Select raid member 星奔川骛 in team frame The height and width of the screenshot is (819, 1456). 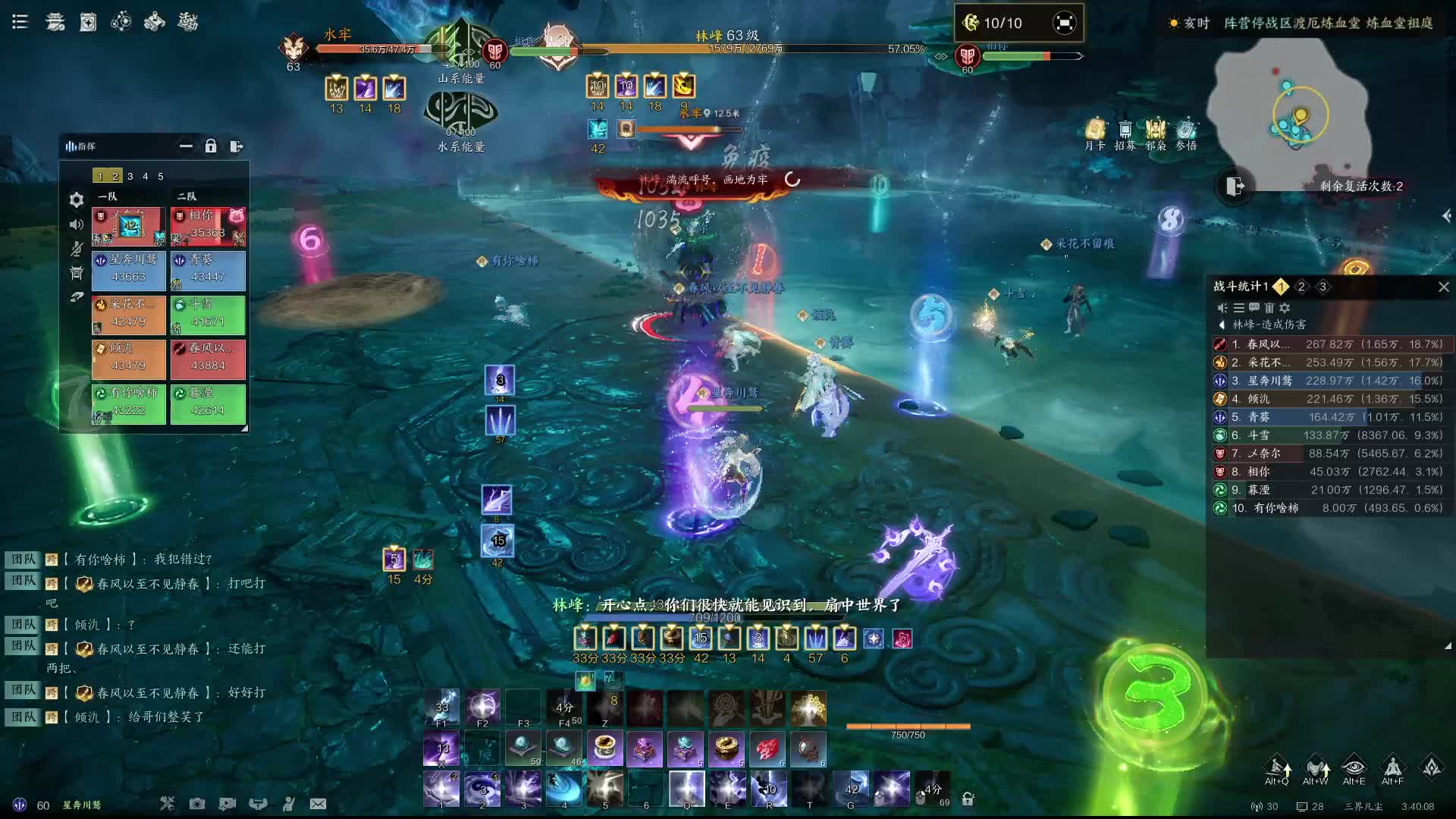tap(129, 269)
